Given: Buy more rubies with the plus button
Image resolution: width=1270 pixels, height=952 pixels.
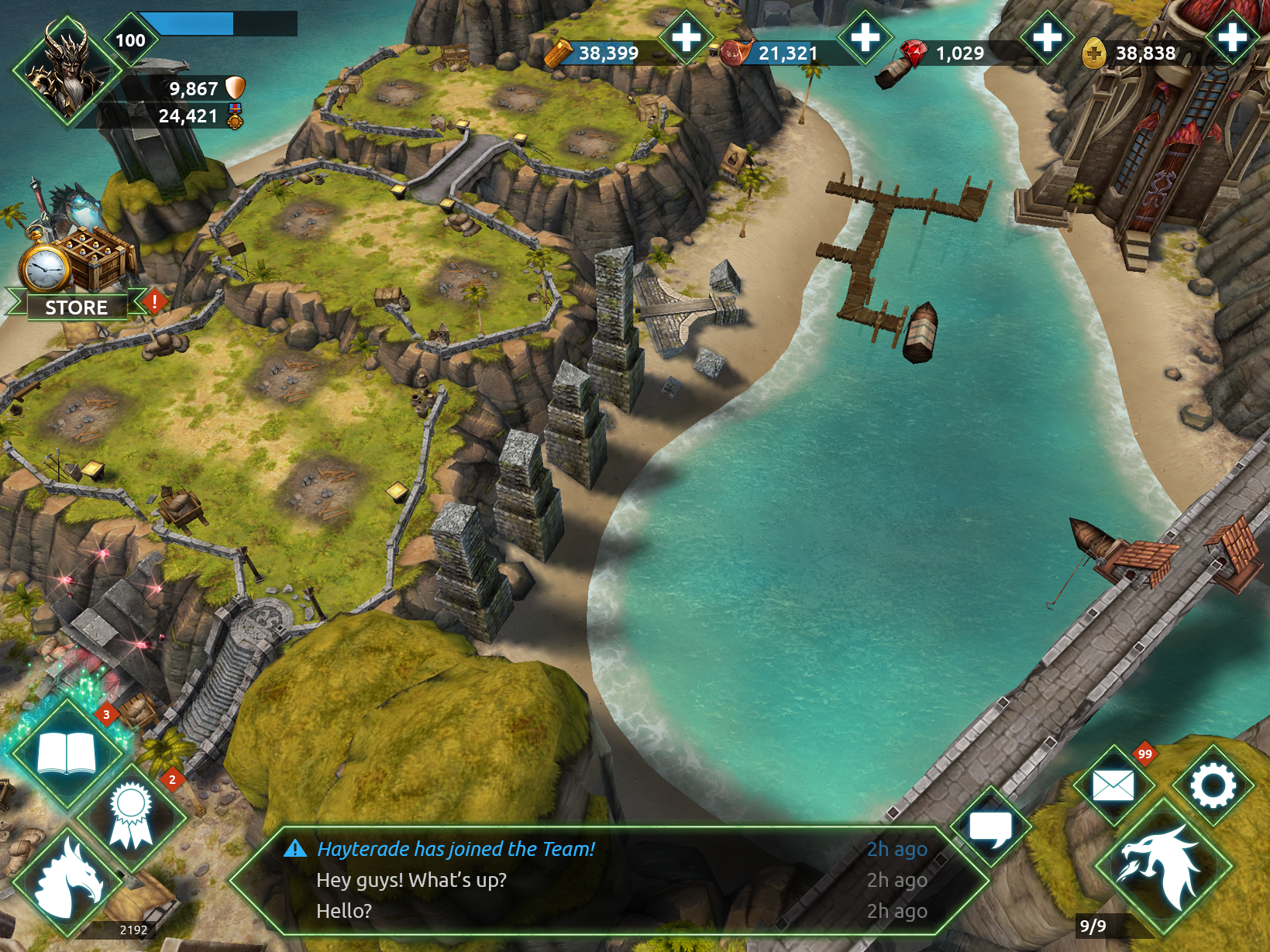Looking at the screenshot, I should coord(1047,37).
